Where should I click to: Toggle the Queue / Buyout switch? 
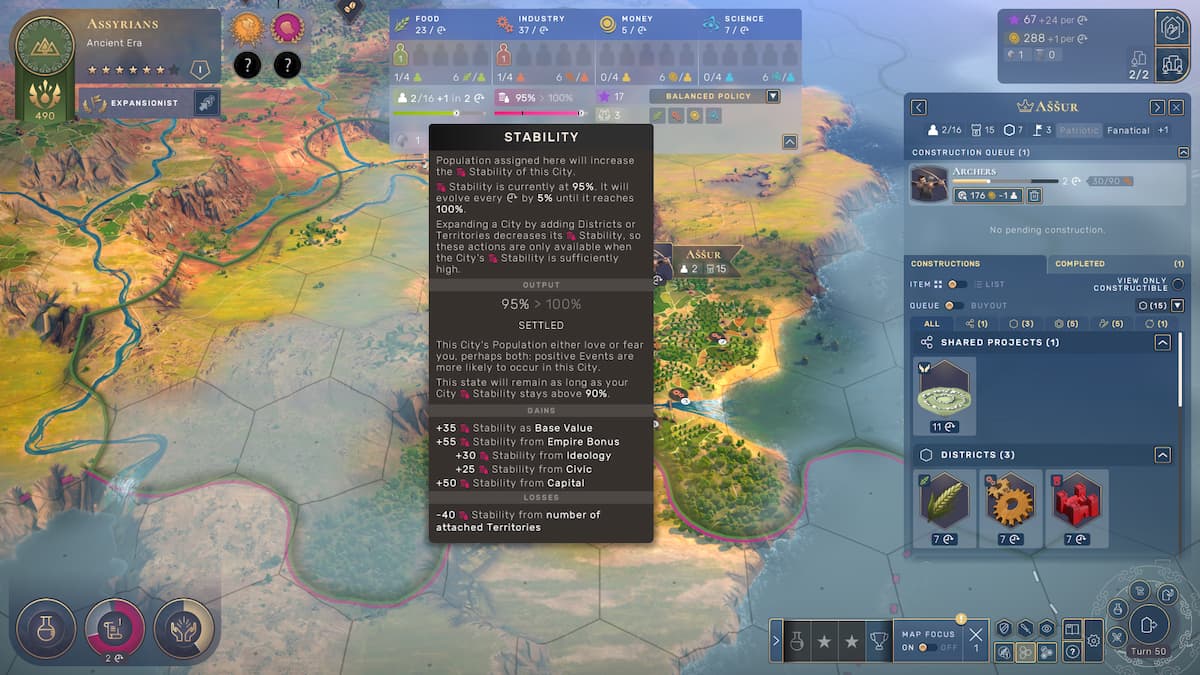point(953,305)
